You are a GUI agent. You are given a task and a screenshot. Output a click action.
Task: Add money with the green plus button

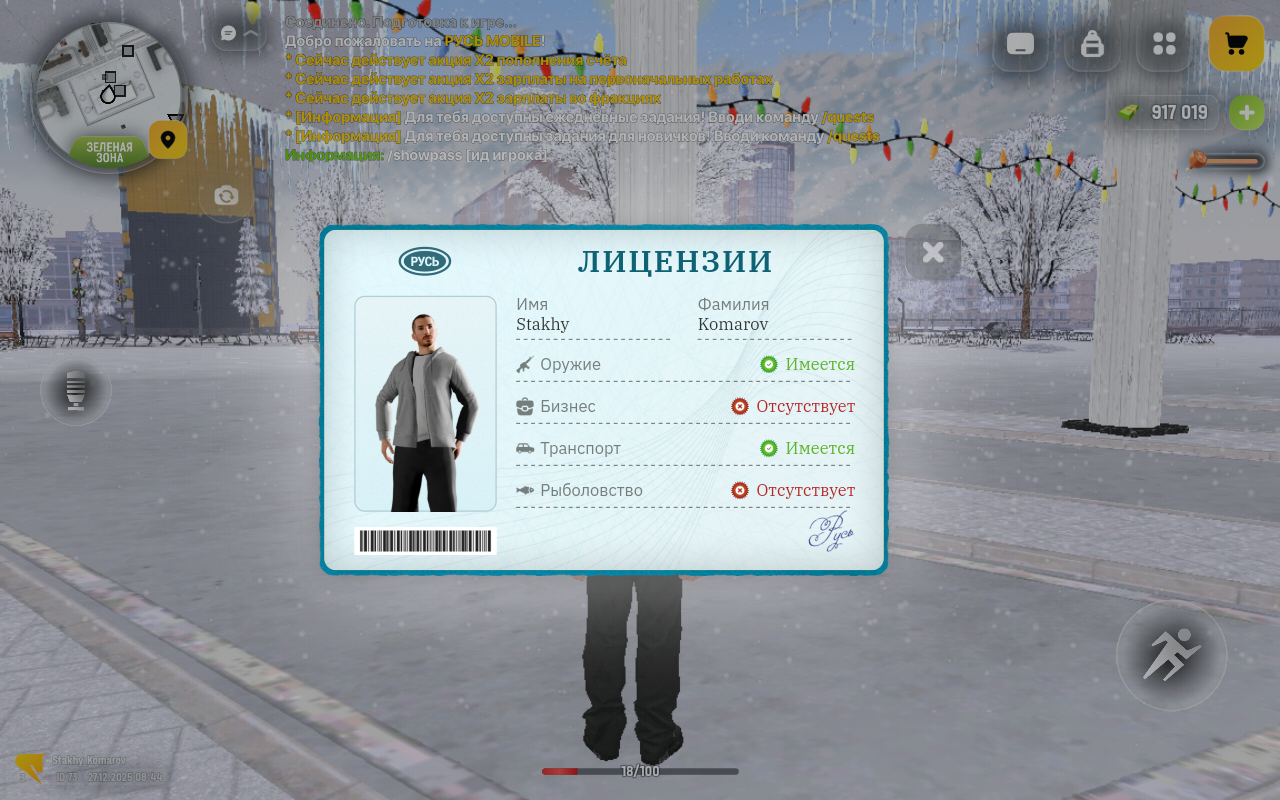coord(1246,113)
